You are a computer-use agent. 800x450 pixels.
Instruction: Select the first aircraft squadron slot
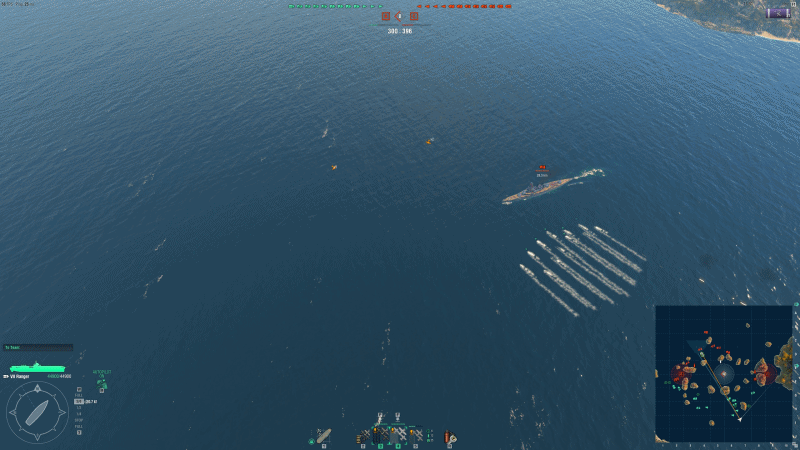click(x=365, y=435)
